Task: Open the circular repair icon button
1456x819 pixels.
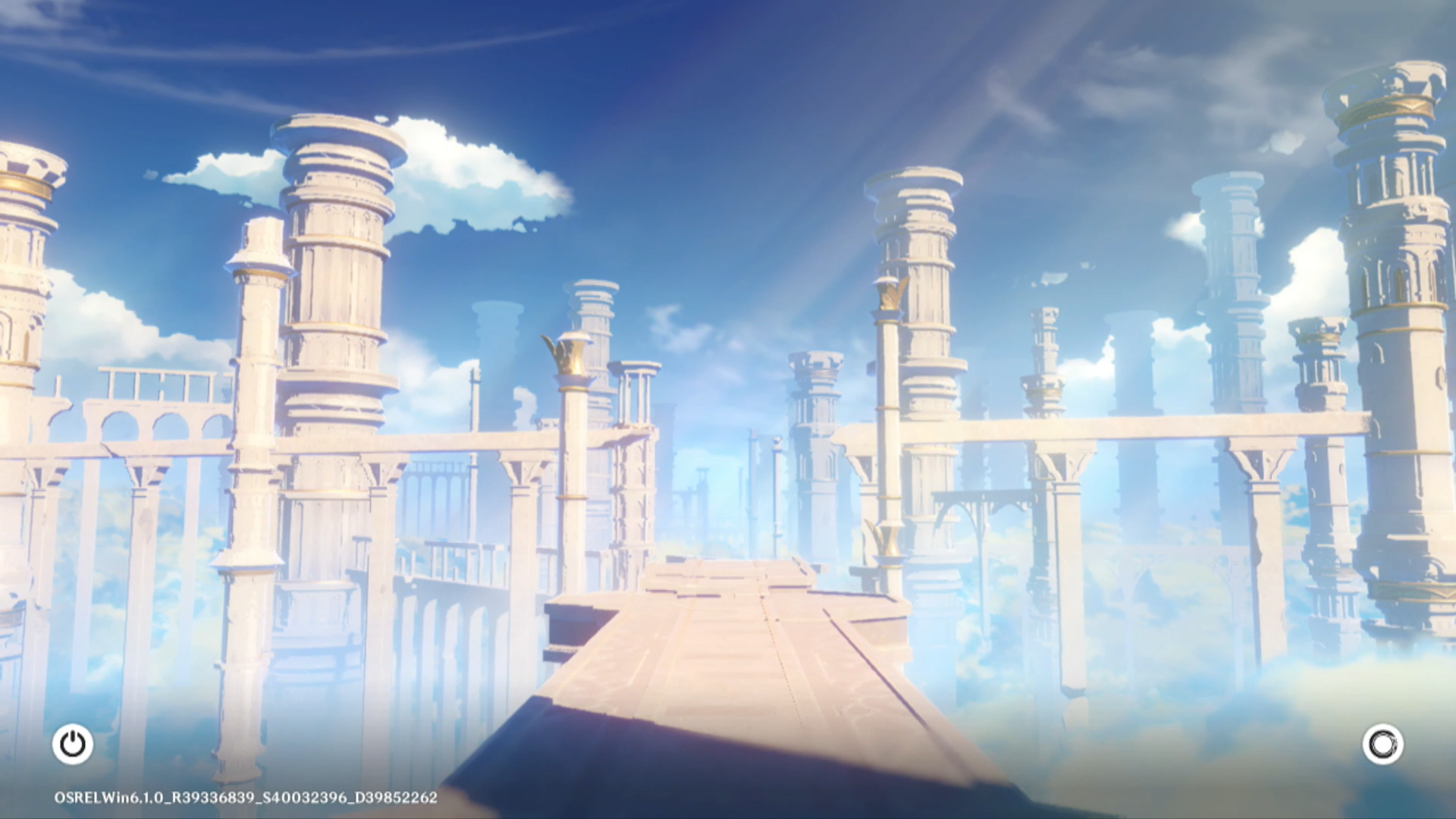Action: click(x=1382, y=744)
